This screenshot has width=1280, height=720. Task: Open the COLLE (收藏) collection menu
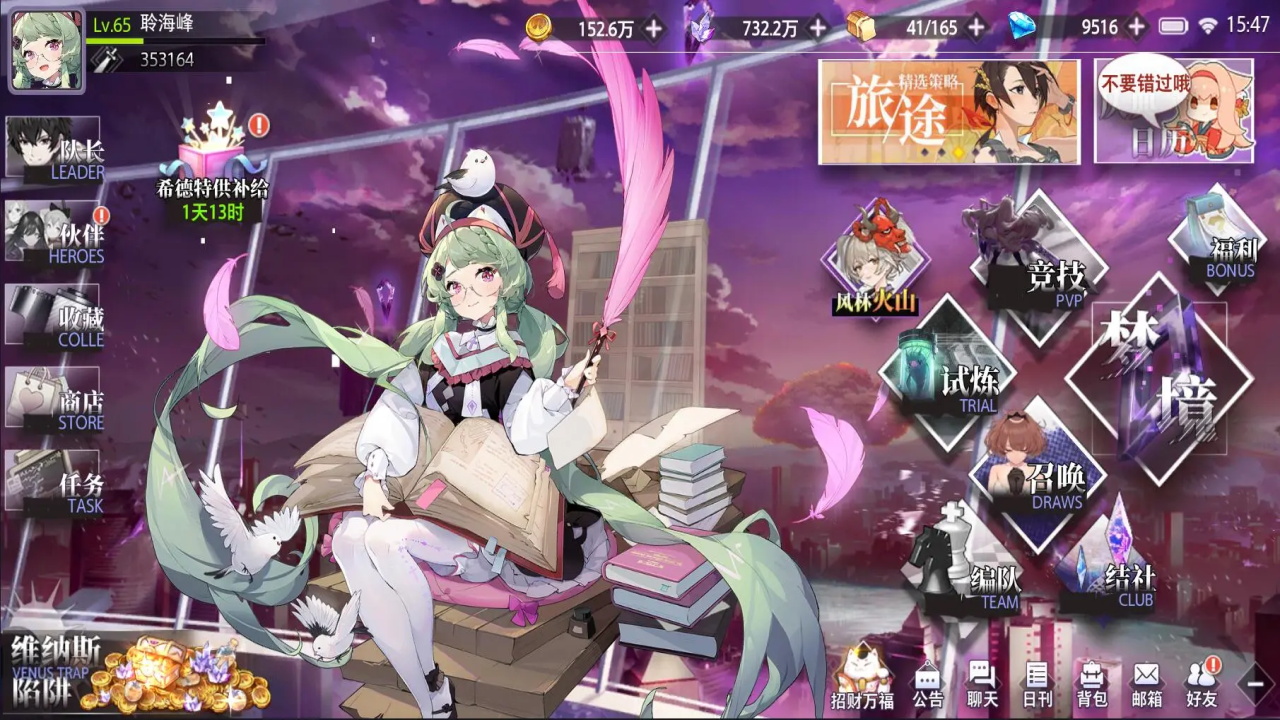point(56,317)
